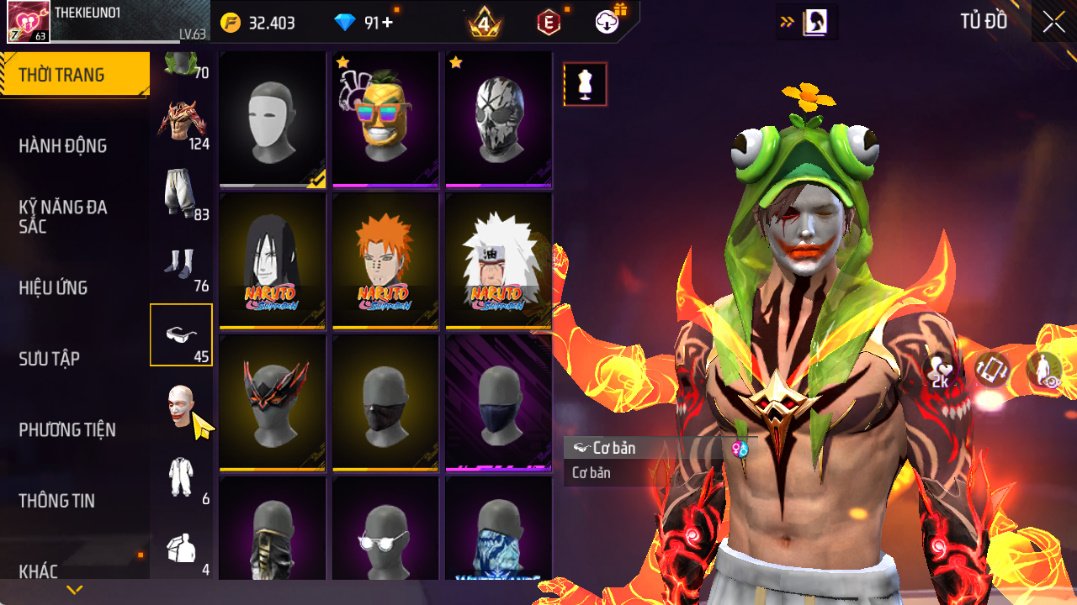Select the Naruto Orochimaru head item
1077x605 pixels.
[272, 260]
